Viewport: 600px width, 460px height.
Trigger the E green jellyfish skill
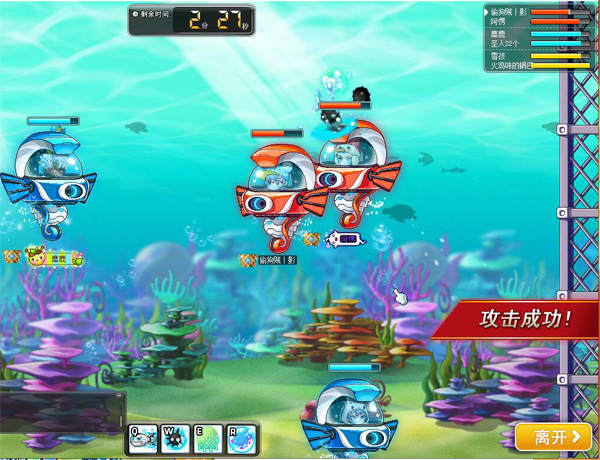tap(209, 438)
